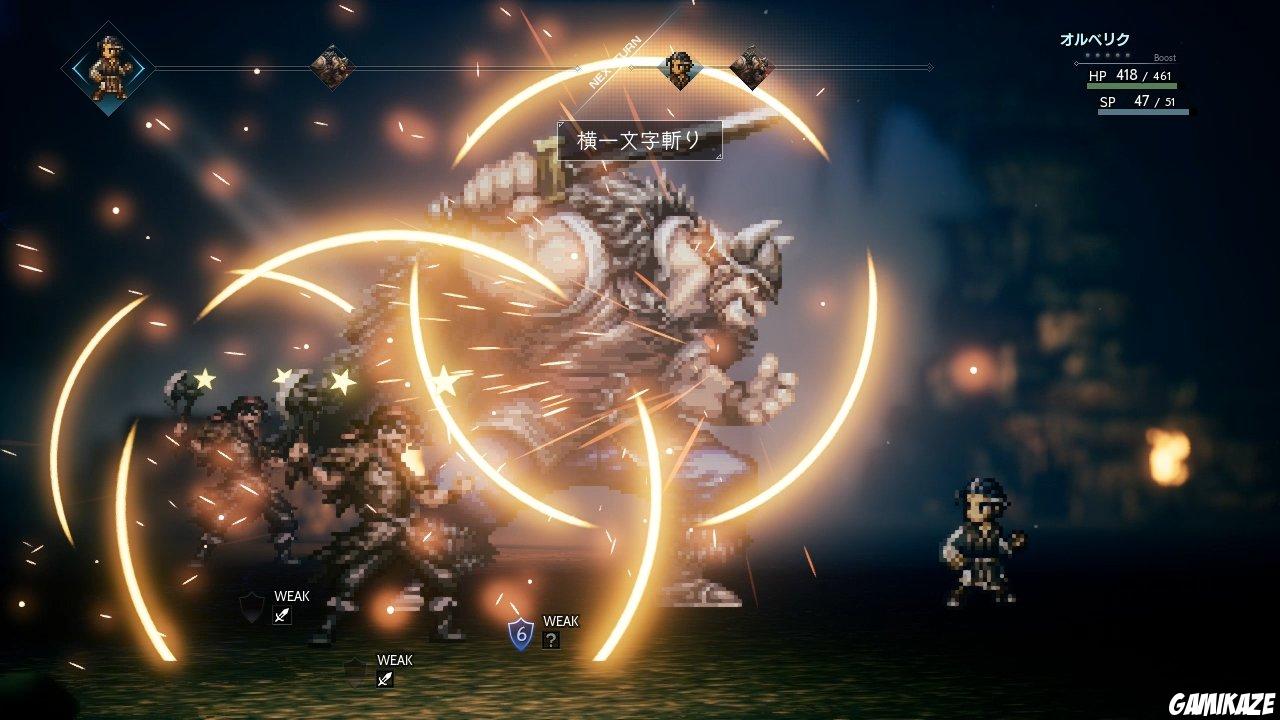Select the skill name banner 横一文字斬り
Screen dimensions: 1280x720
642,139
